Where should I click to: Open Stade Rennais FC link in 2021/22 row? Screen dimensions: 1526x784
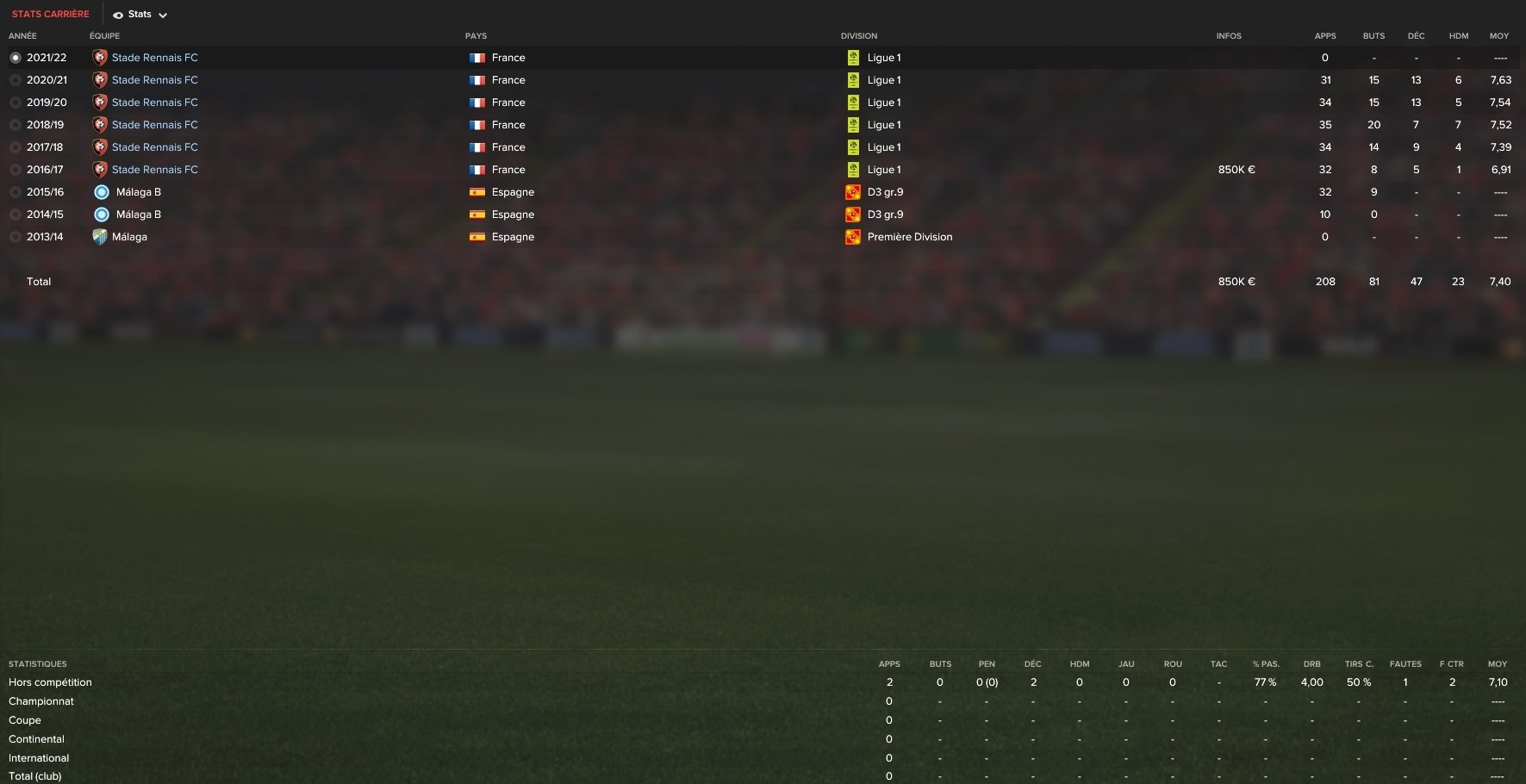coord(154,58)
